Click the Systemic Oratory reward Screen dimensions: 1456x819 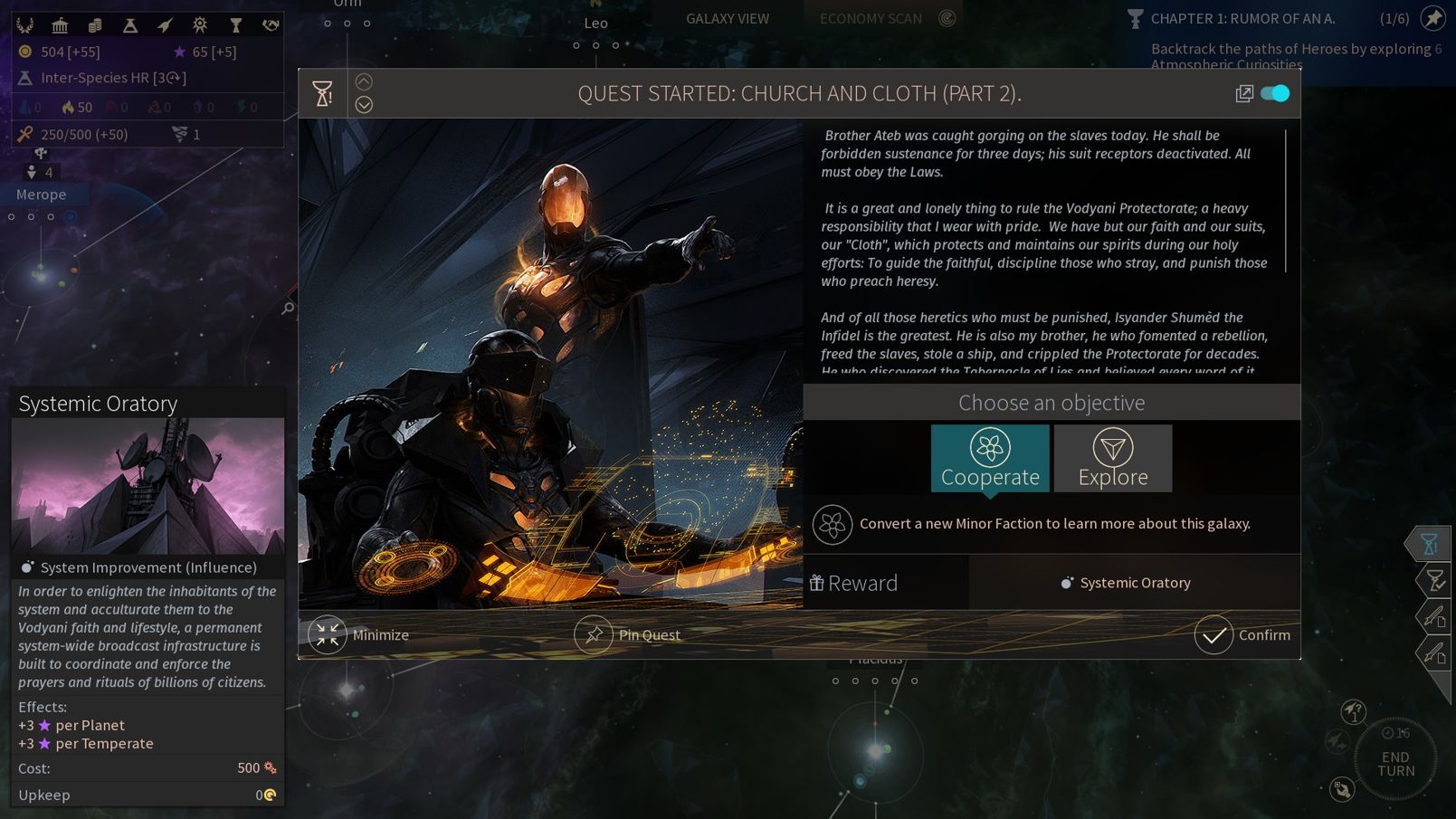tap(1126, 583)
